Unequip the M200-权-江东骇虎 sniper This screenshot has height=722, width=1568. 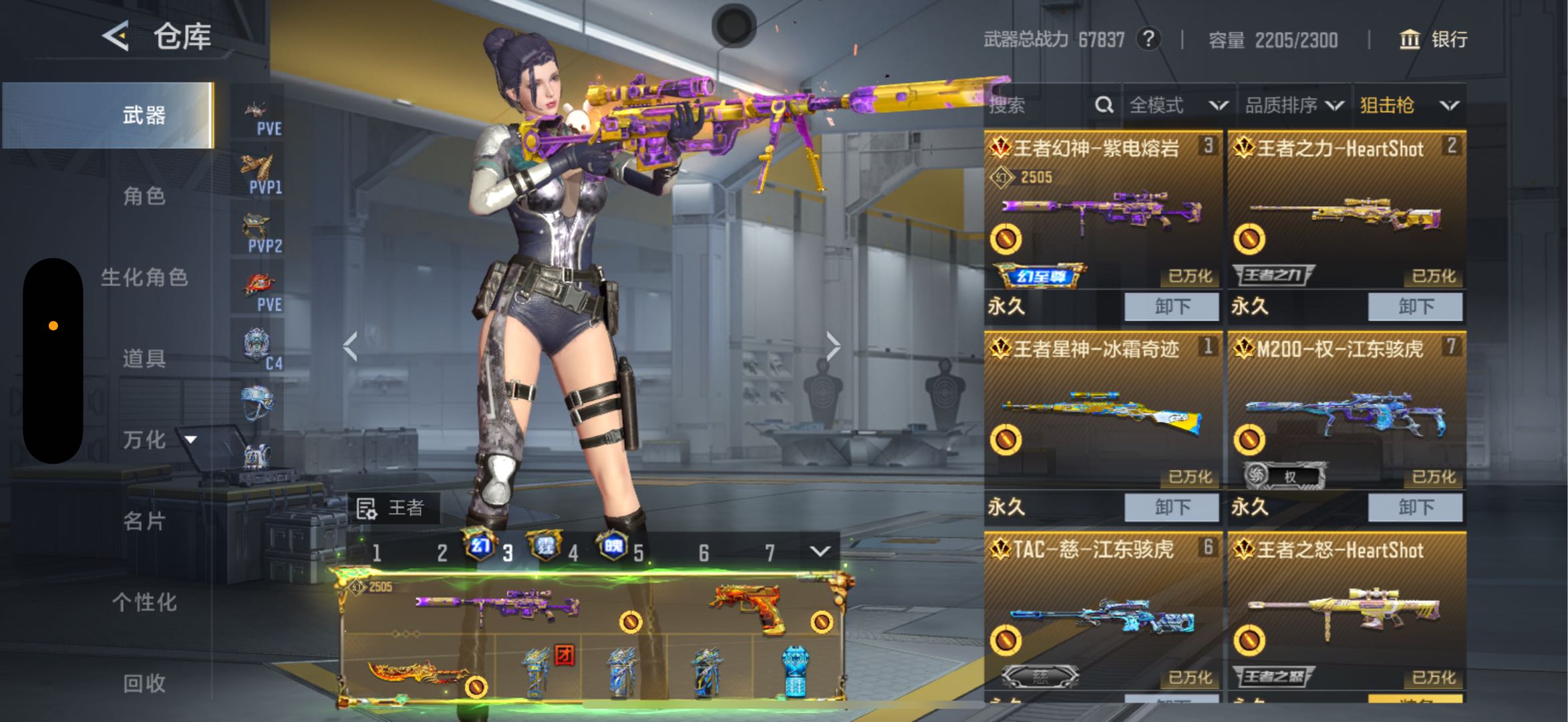1415,507
